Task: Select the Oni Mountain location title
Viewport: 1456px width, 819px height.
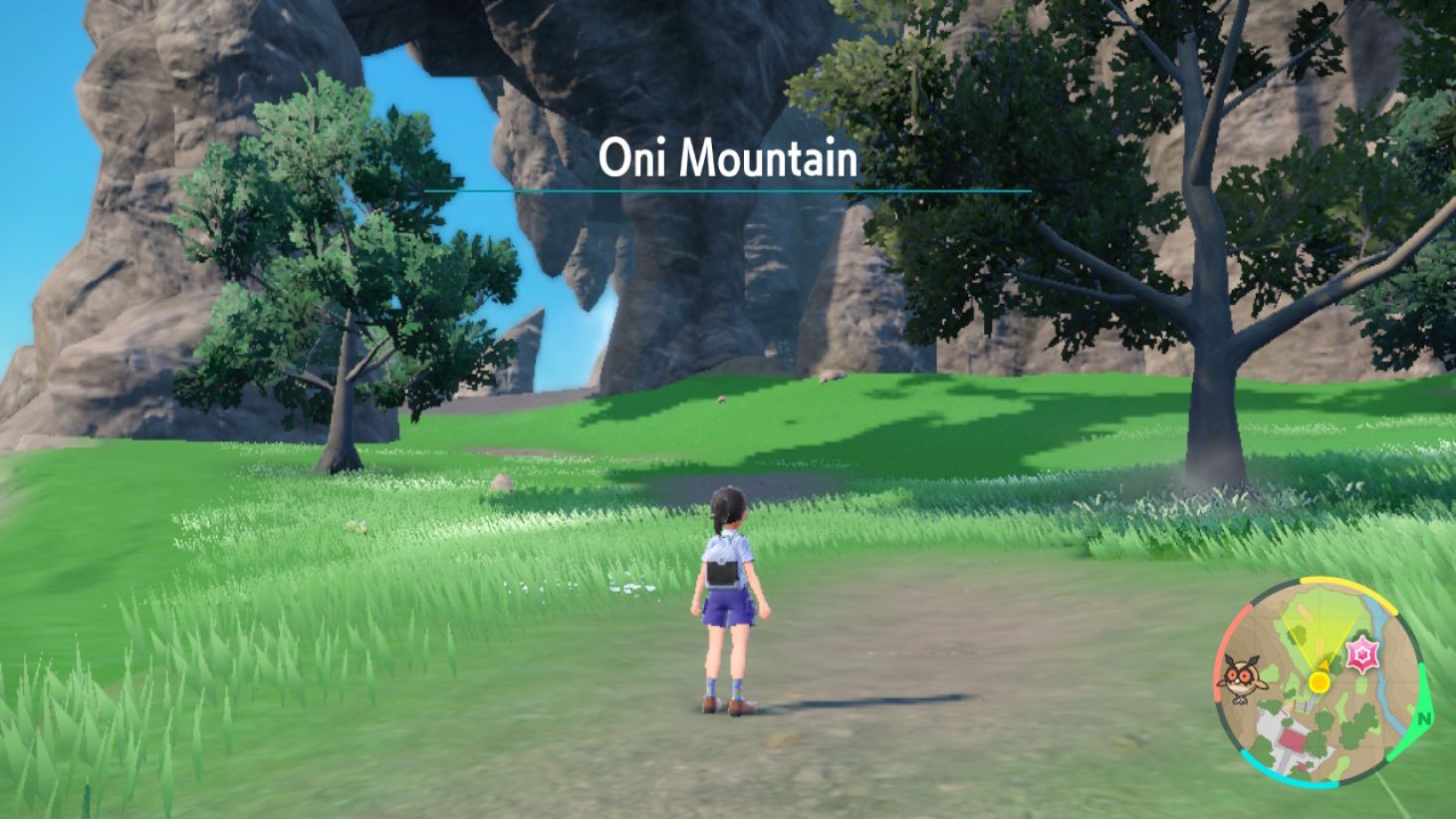Action: [x=728, y=156]
